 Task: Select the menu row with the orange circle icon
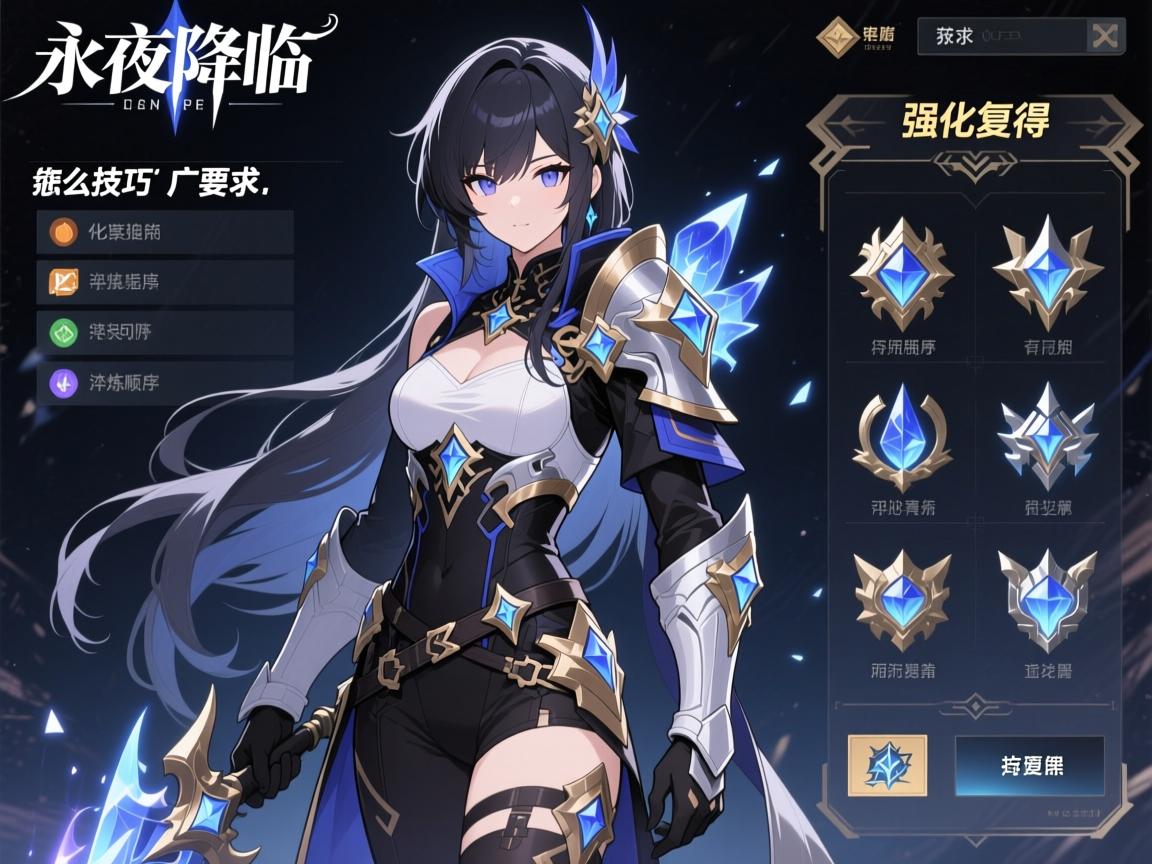point(165,232)
